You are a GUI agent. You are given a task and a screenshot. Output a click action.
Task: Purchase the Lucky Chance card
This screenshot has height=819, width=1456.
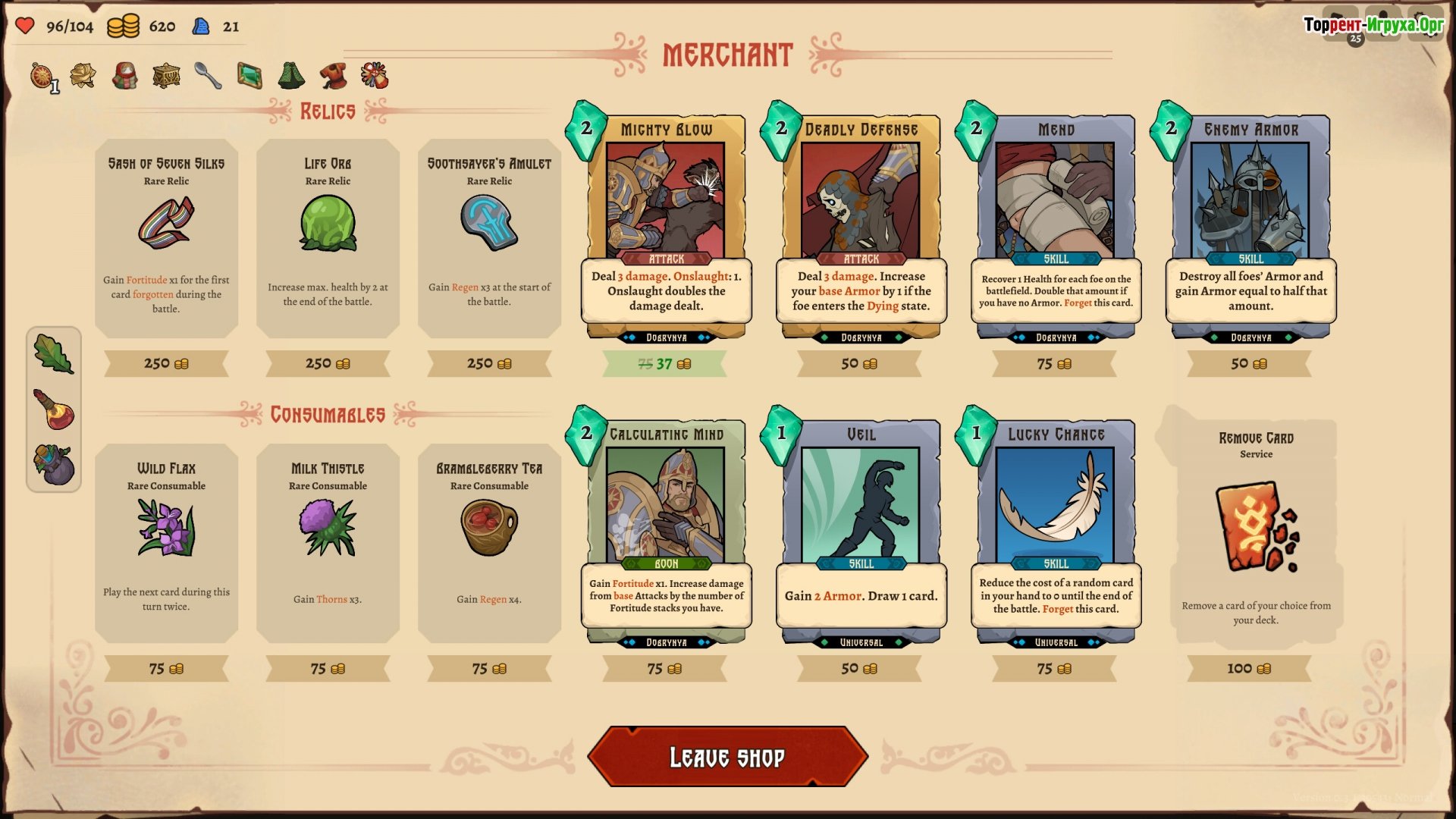[x=1056, y=532]
